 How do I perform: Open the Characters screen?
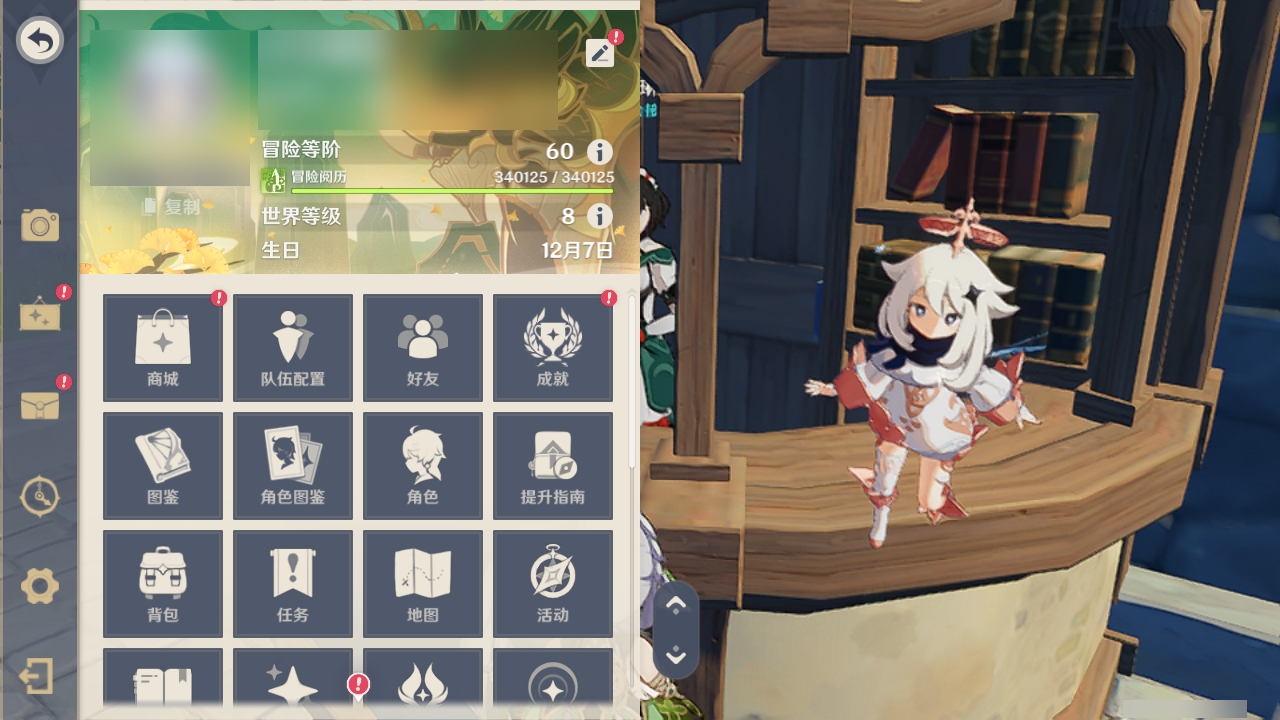422,465
